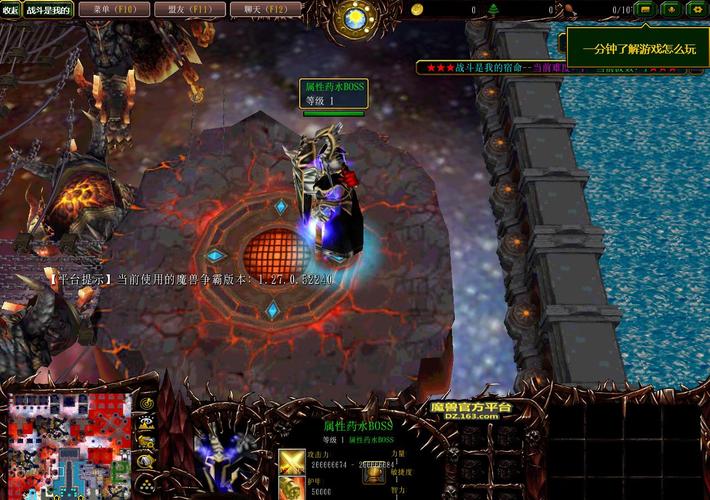Click the 战斗是我的 platform button
The height and width of the screenshot is (500, 710).
pyautogui.click(x=48, y=10)
